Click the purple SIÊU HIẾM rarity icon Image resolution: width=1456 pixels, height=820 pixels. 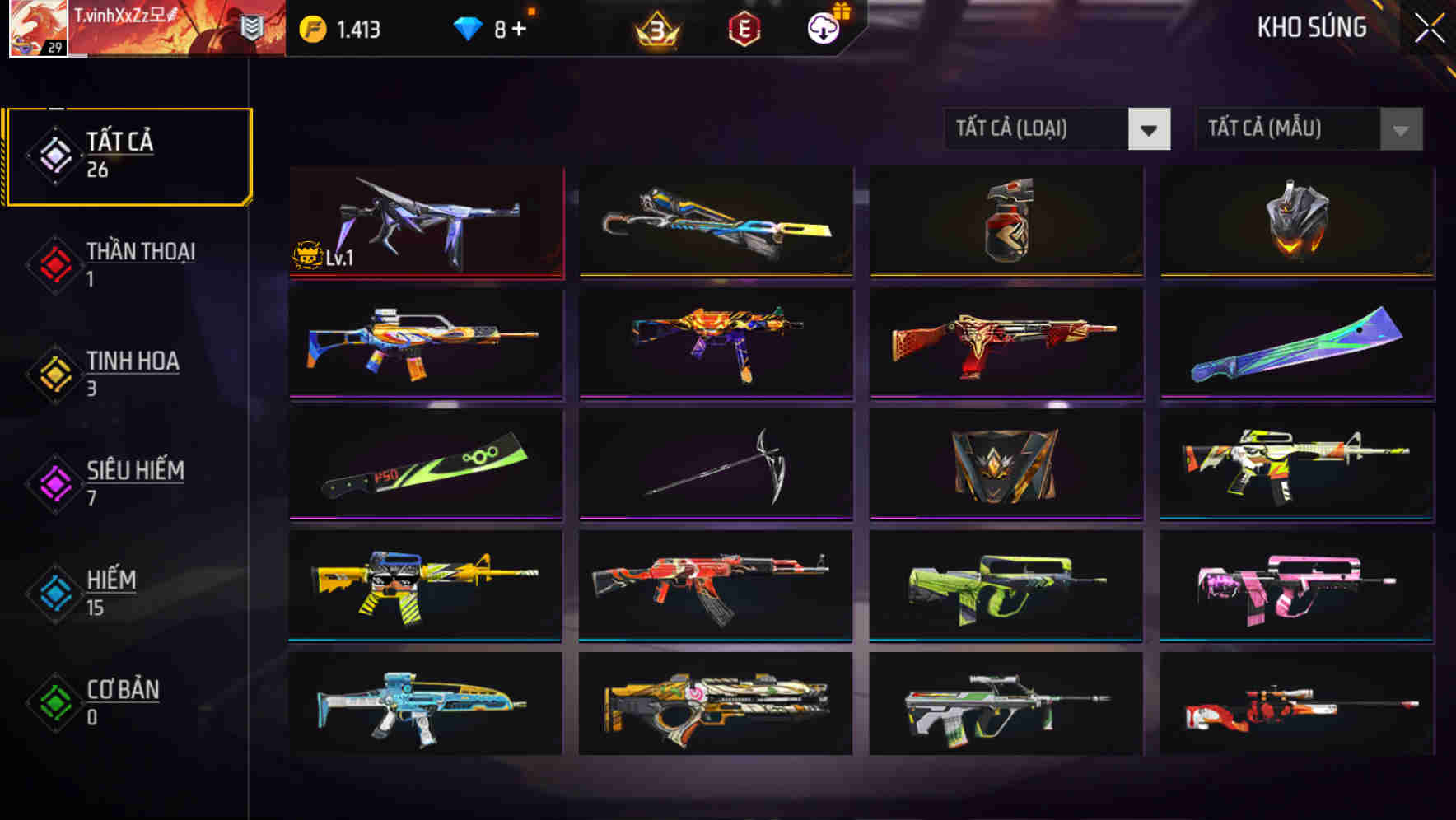tap(53, 482)
